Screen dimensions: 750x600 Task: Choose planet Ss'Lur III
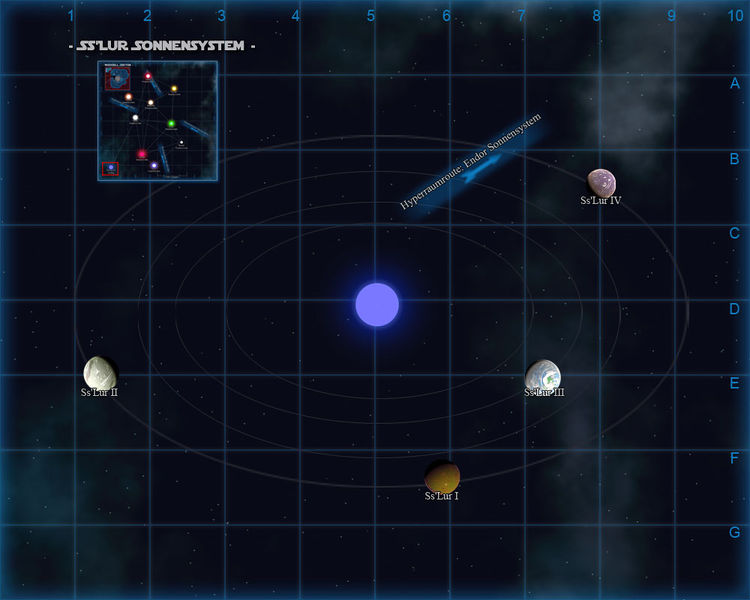point(542,375)
